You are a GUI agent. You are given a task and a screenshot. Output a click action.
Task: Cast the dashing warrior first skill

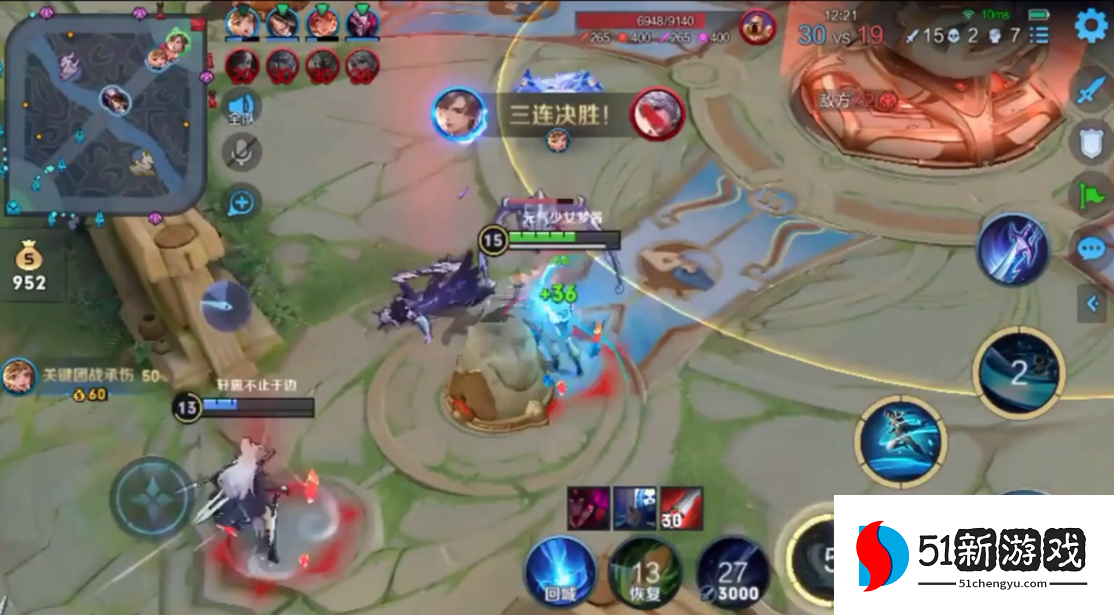tap(899, 441)
